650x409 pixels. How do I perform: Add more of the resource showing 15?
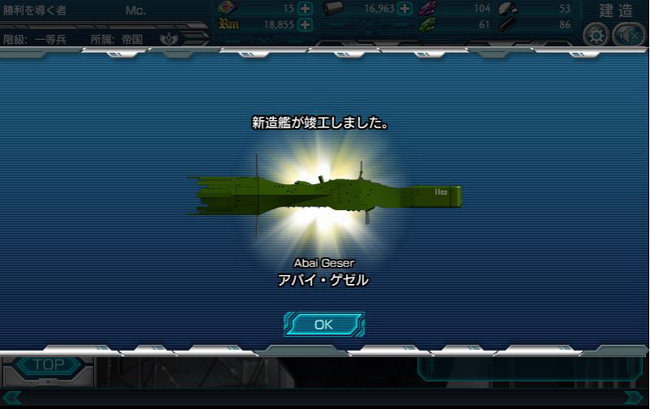click(304, 9)
